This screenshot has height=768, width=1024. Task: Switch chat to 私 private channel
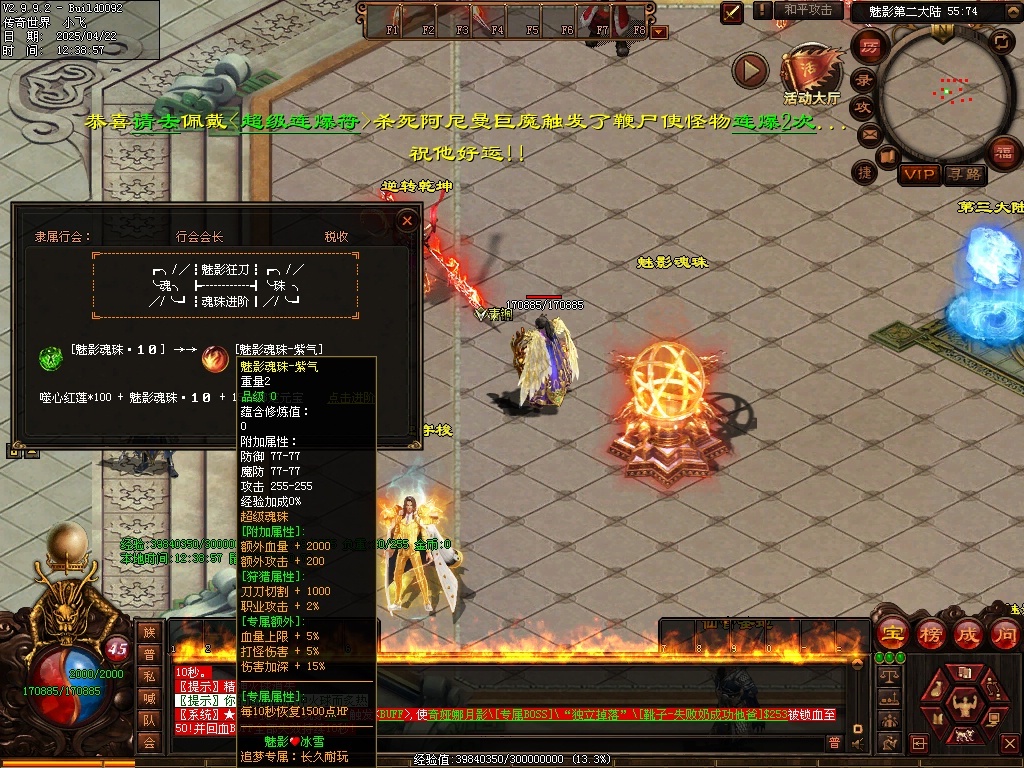click(149, 676)
